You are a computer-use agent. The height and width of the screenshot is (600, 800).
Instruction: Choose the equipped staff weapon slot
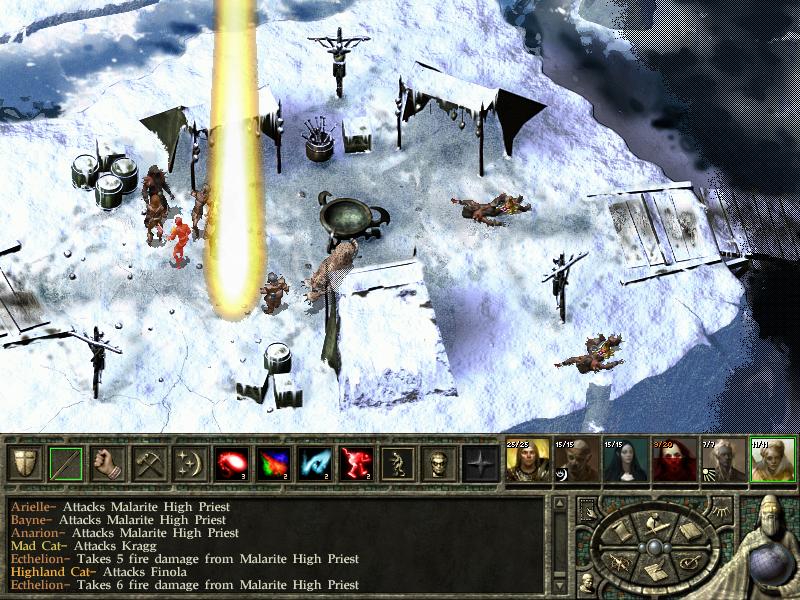67,464
